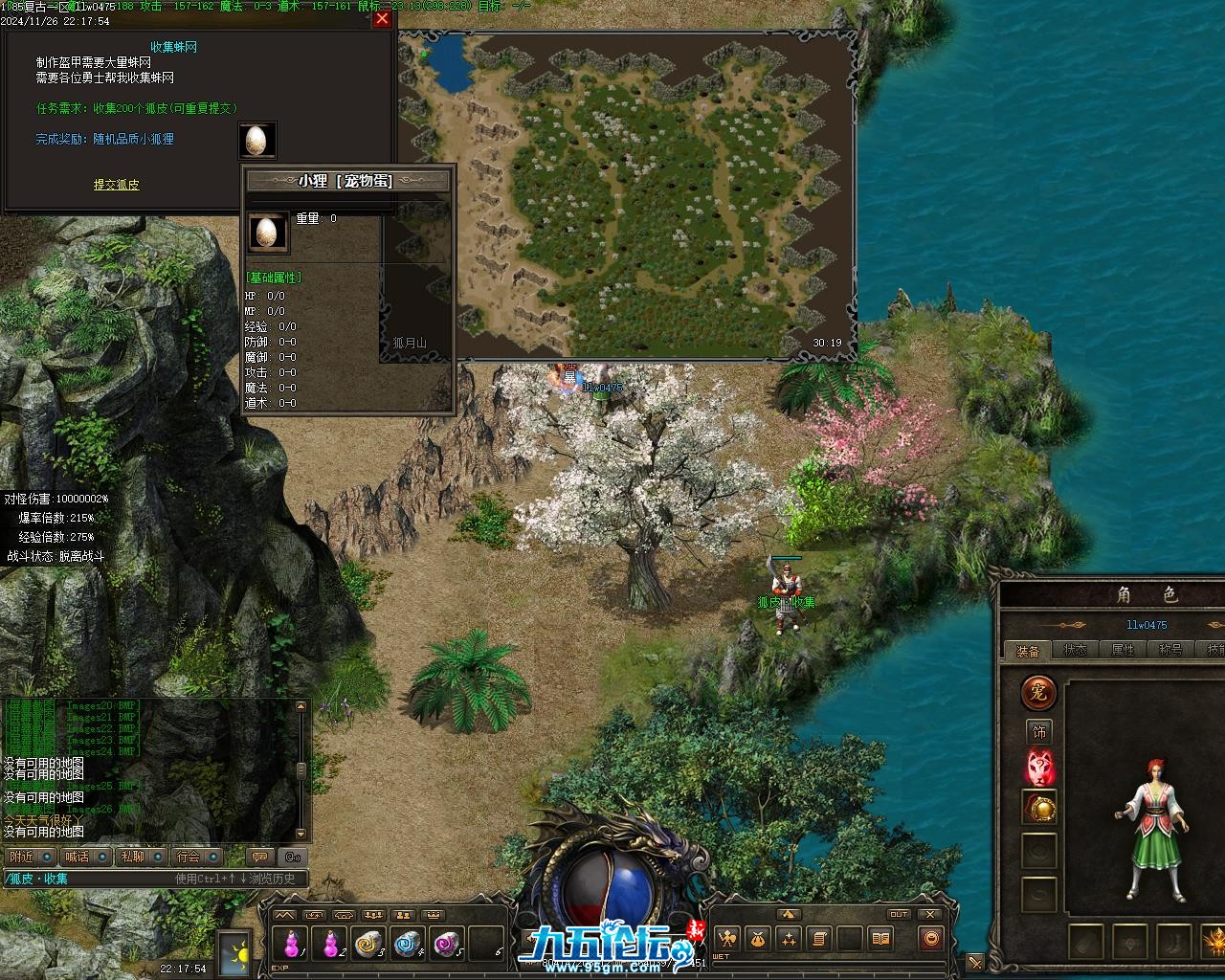
Task: Use the yellow spiral scroll in slot 3
Action: [368, 944]
